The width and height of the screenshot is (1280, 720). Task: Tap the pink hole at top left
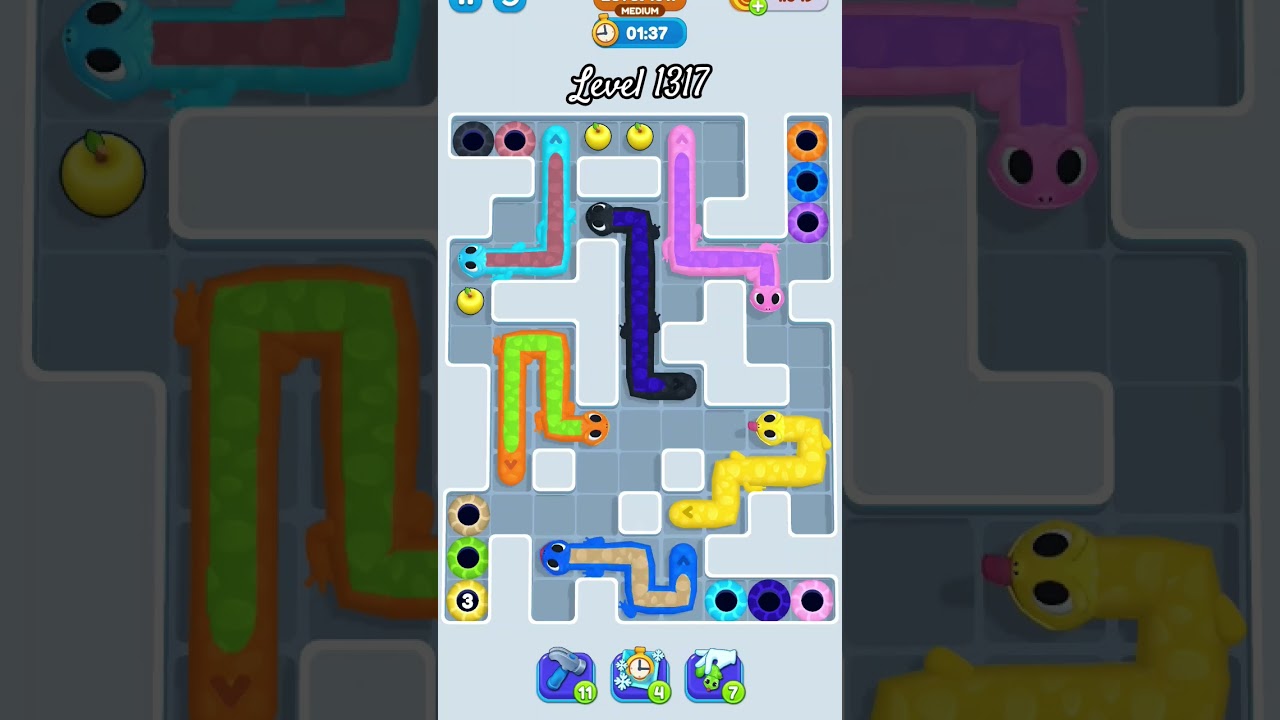coord(516,139)
